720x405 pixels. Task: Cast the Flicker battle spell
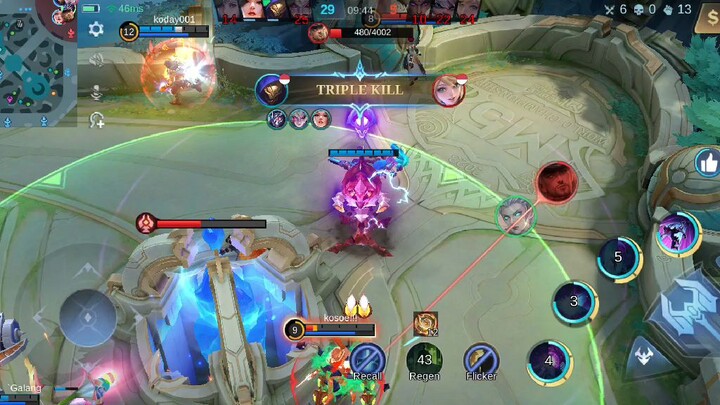point(481,359)
